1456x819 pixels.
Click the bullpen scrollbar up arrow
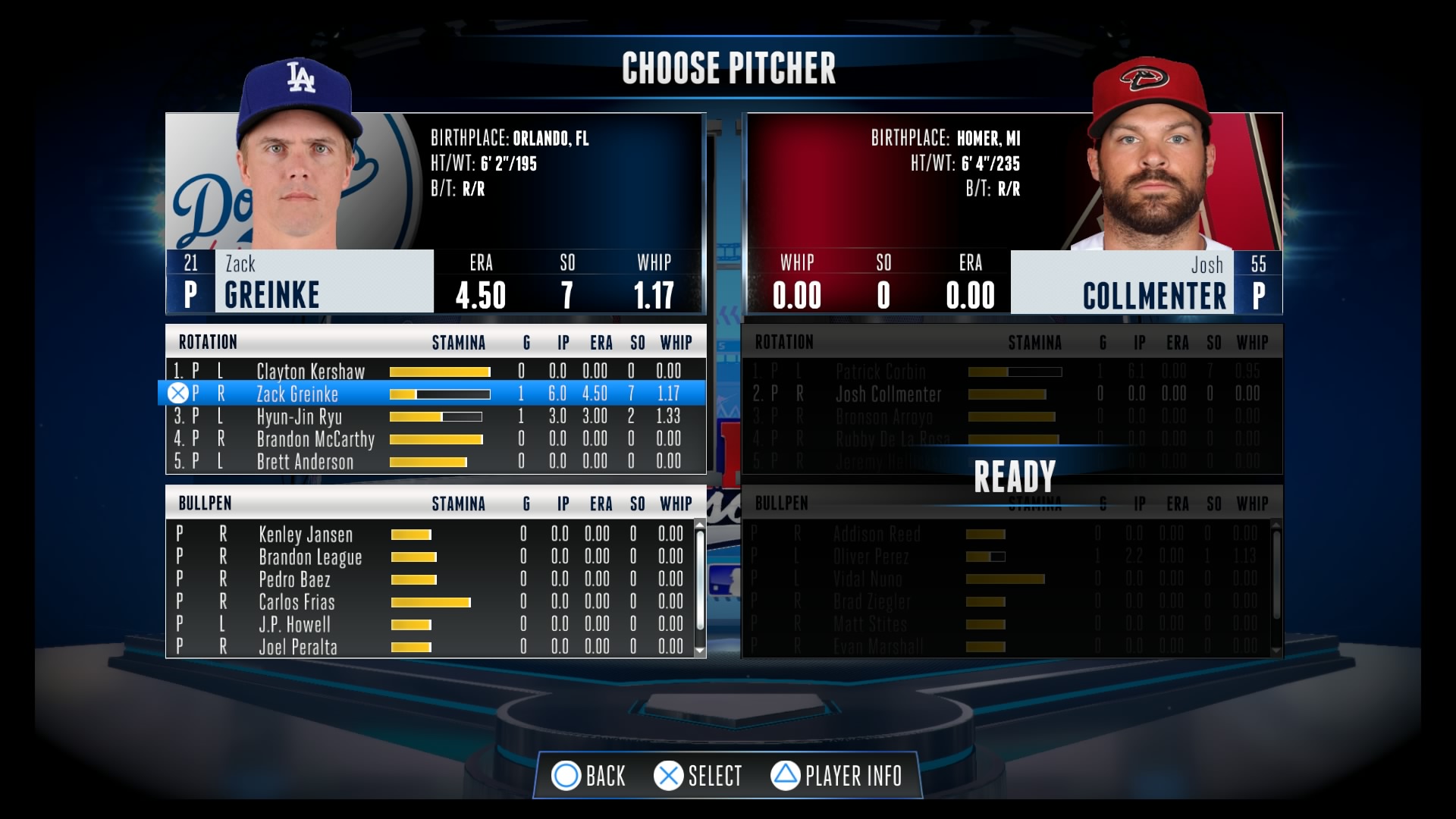pyautogui.click(x=700, y=525)
